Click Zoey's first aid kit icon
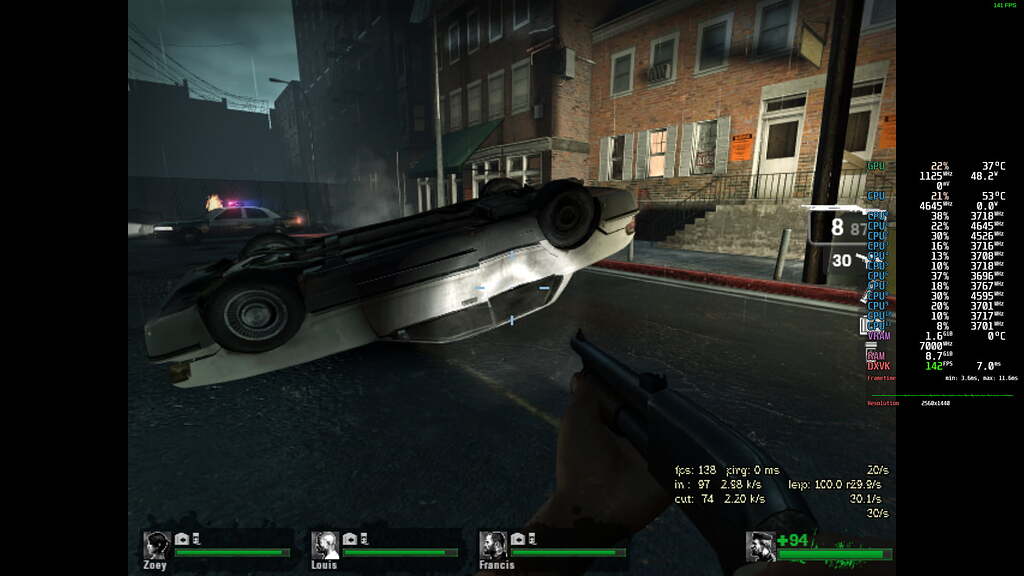This screenshot has width=1024, height=576. [x=182, y=539]
